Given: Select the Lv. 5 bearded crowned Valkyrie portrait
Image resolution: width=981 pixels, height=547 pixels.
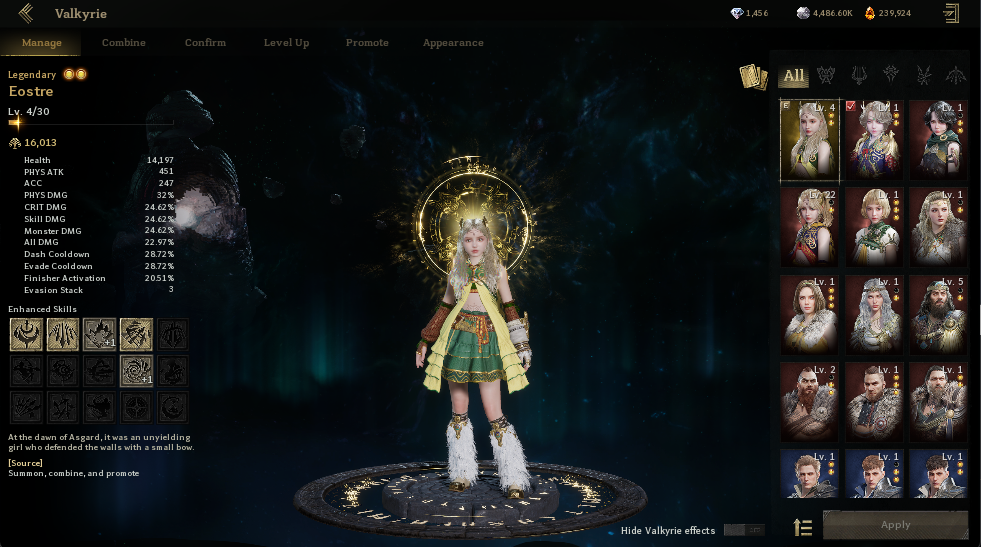Looking at the screenshot, I should pyautogui.click(x=937, y=315).
